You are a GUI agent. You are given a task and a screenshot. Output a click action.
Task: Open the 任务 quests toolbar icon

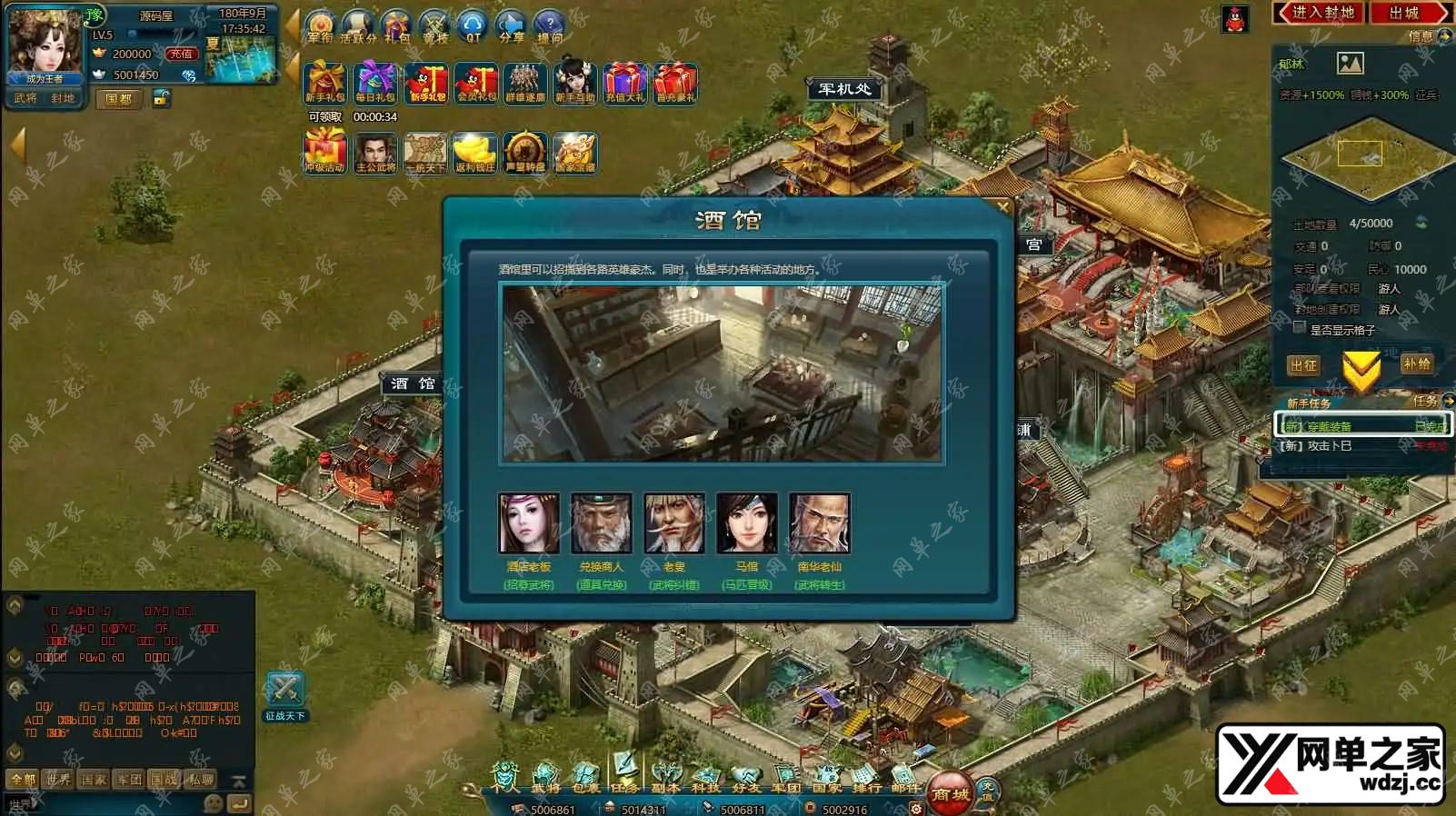click(x=624, y=774)
